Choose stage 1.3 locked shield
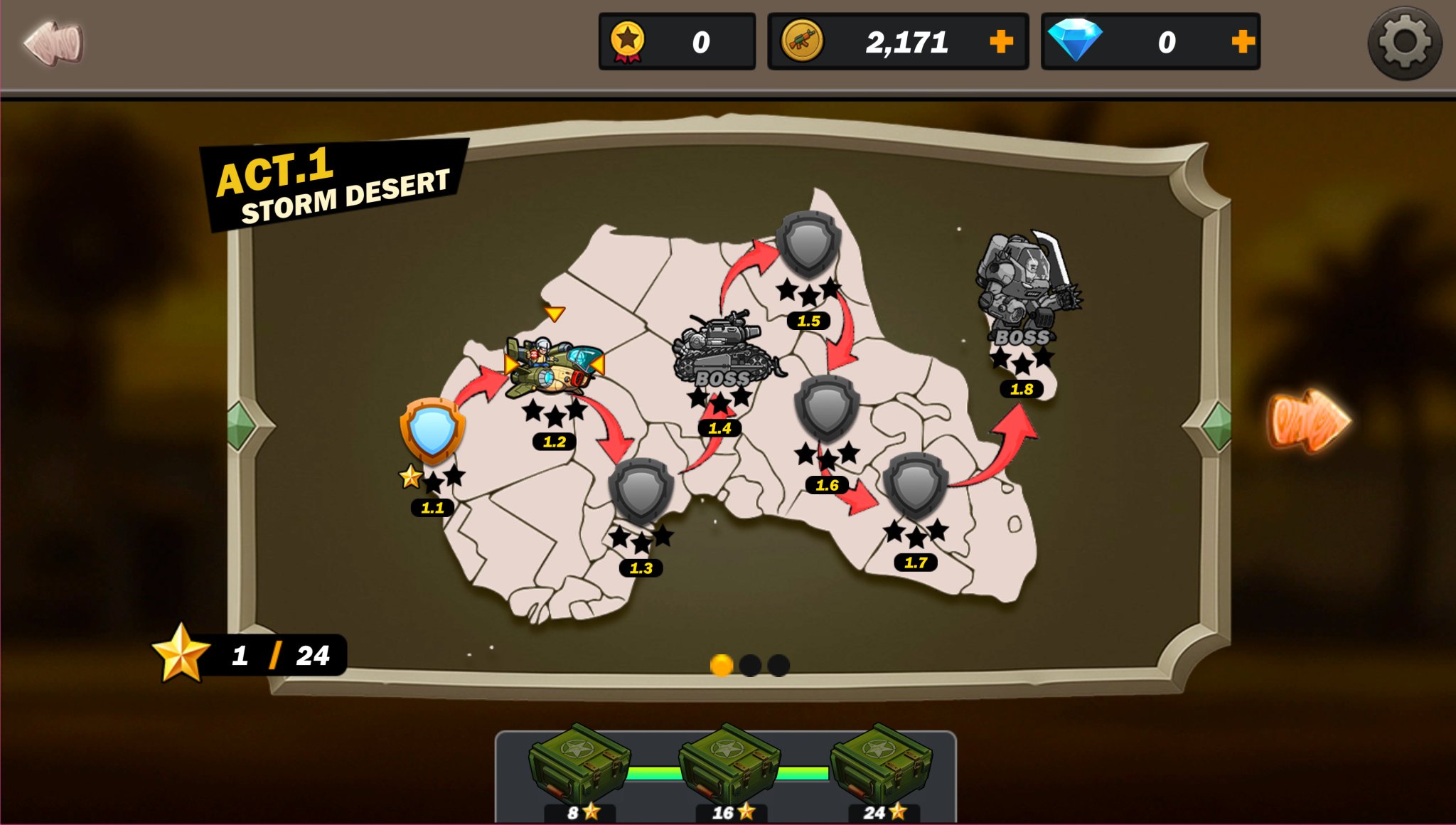The image size is (1456, 825). pos(641,491)
